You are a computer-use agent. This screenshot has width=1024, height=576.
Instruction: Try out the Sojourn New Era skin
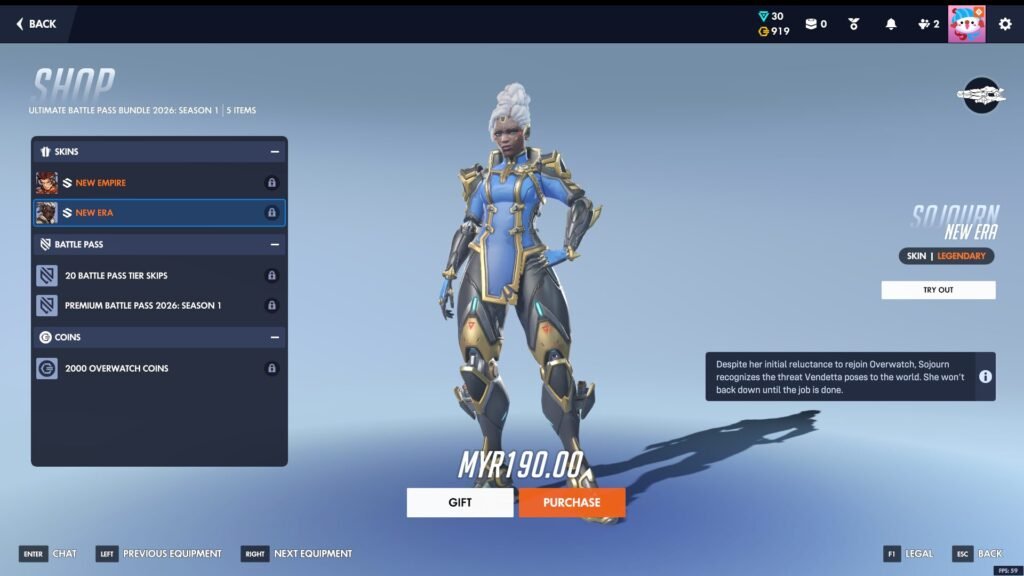coord(938,290)
